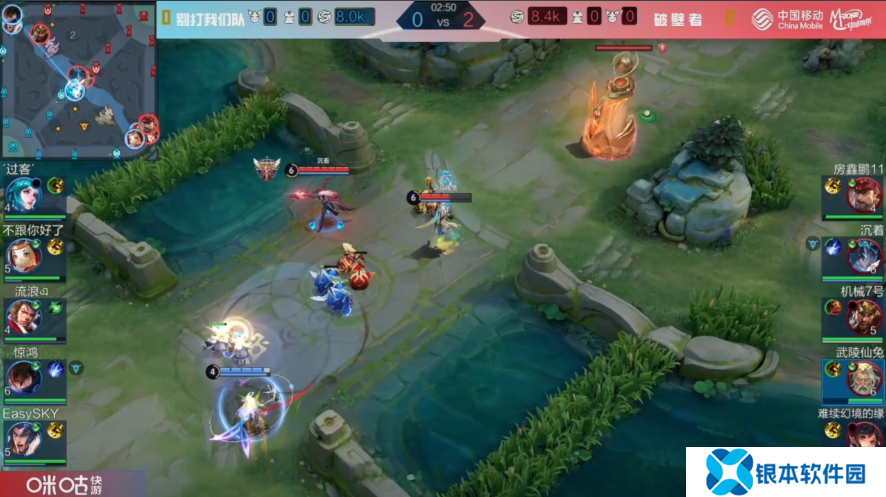Open the minimap in the corner
This screenshot has width=886, height=497.
coord(78,78)
